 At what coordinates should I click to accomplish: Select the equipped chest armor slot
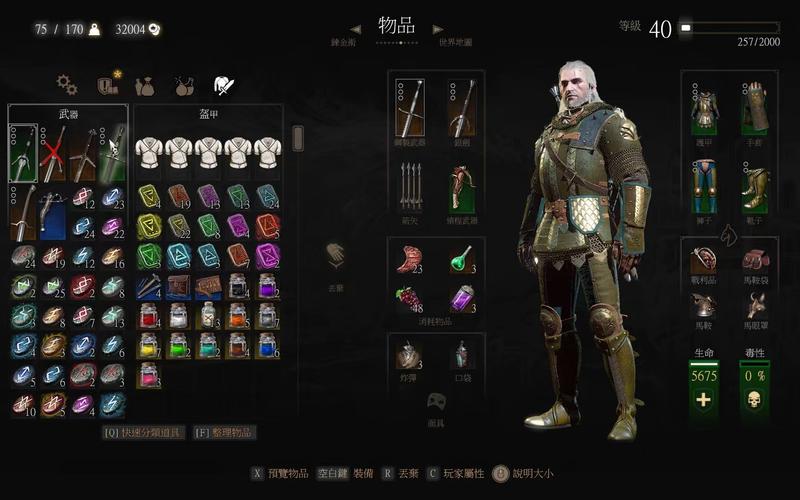[x=704, y=108]
